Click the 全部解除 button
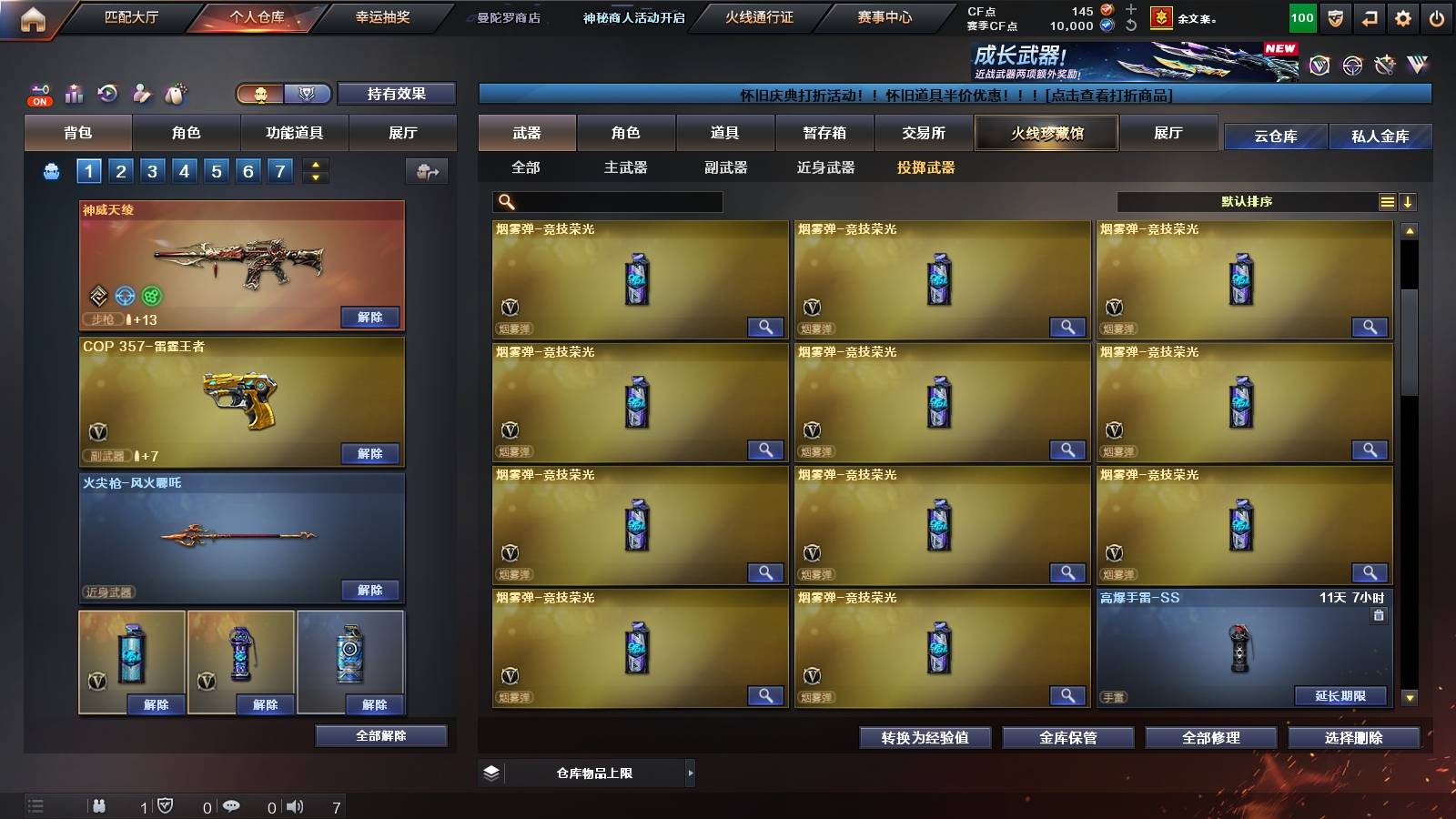This screenshot has width=1456, height=819. [x=379, y=735]
